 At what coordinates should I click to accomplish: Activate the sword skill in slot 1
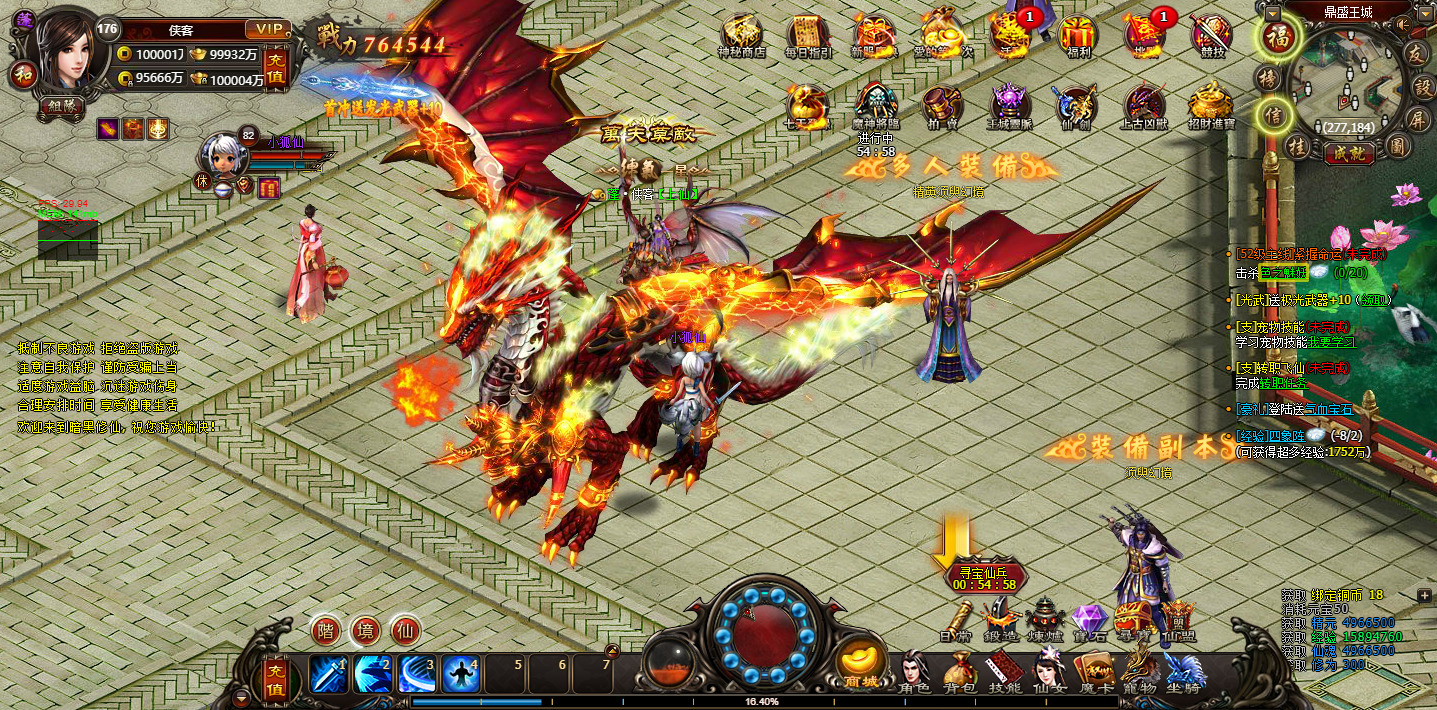[329, 674]
